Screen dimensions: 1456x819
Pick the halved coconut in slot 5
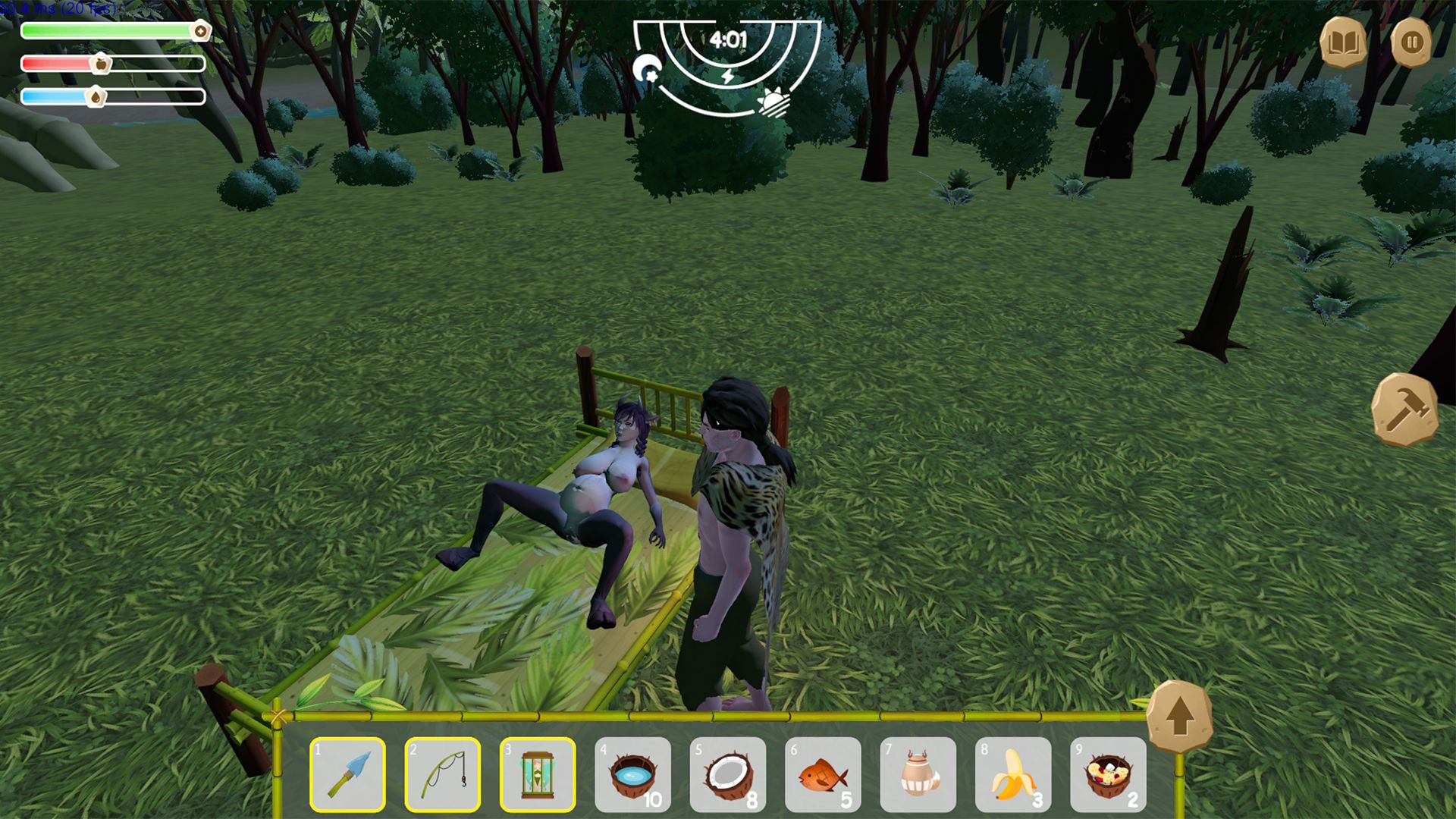(728, 774)
